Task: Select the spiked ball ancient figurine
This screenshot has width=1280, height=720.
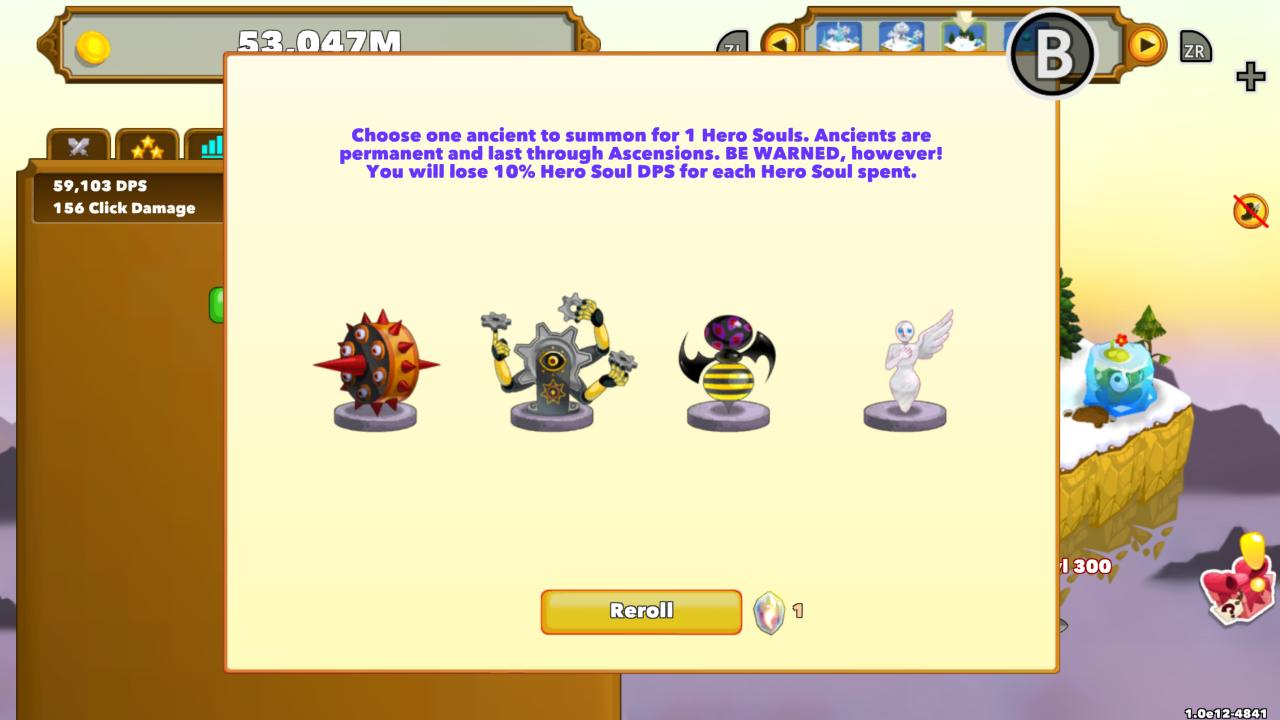Action: click(x=375, y=365)
